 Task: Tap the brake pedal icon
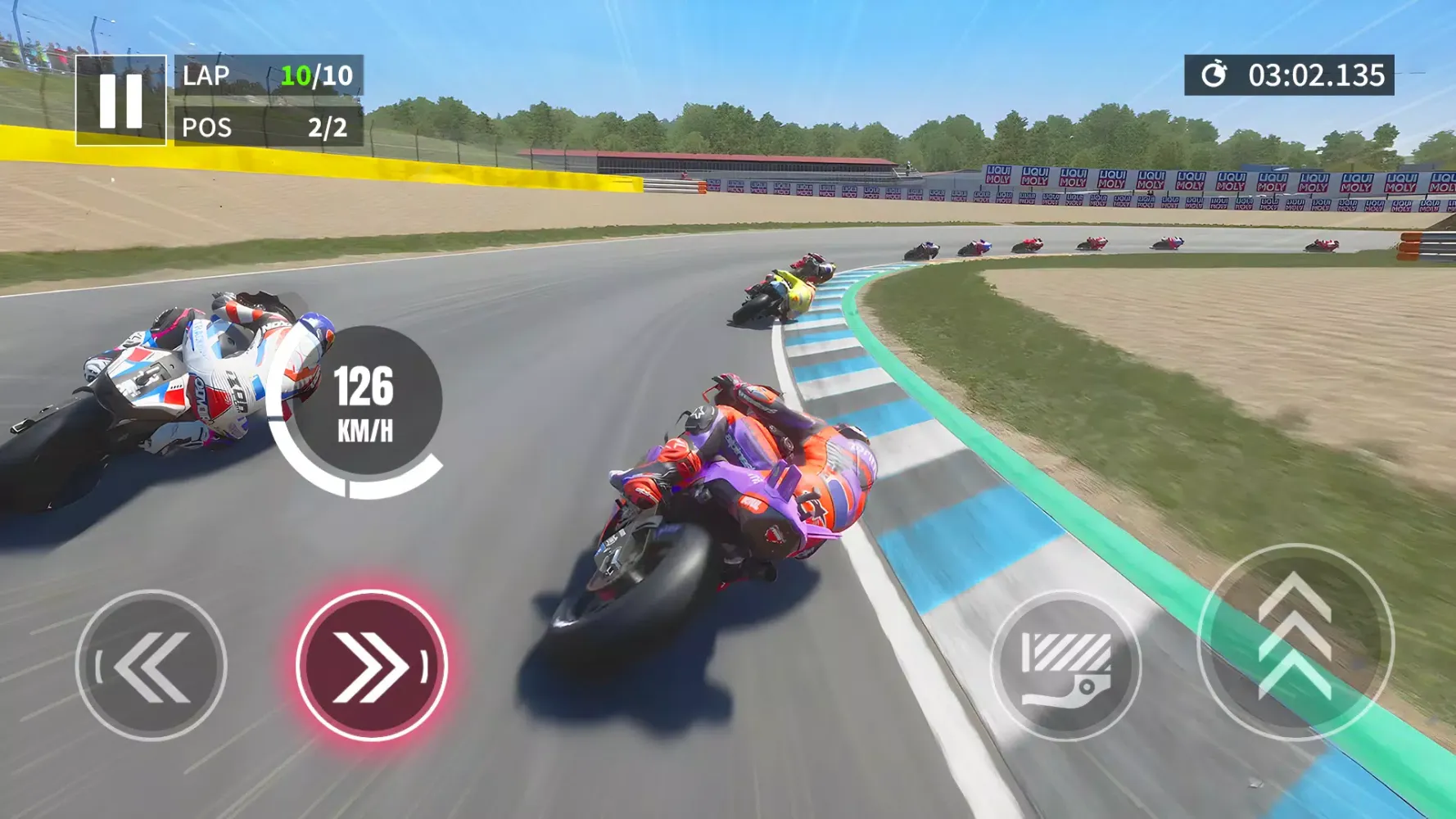1067,666
